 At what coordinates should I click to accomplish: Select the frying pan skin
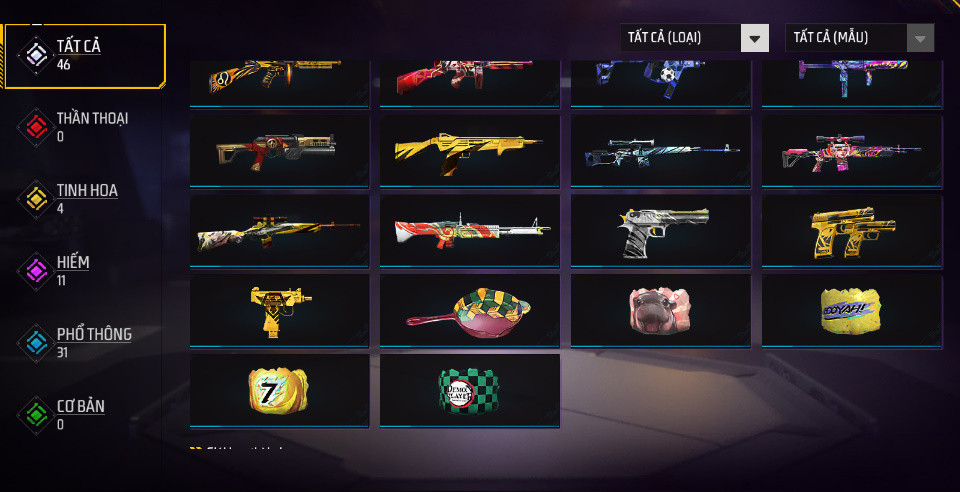470,310
